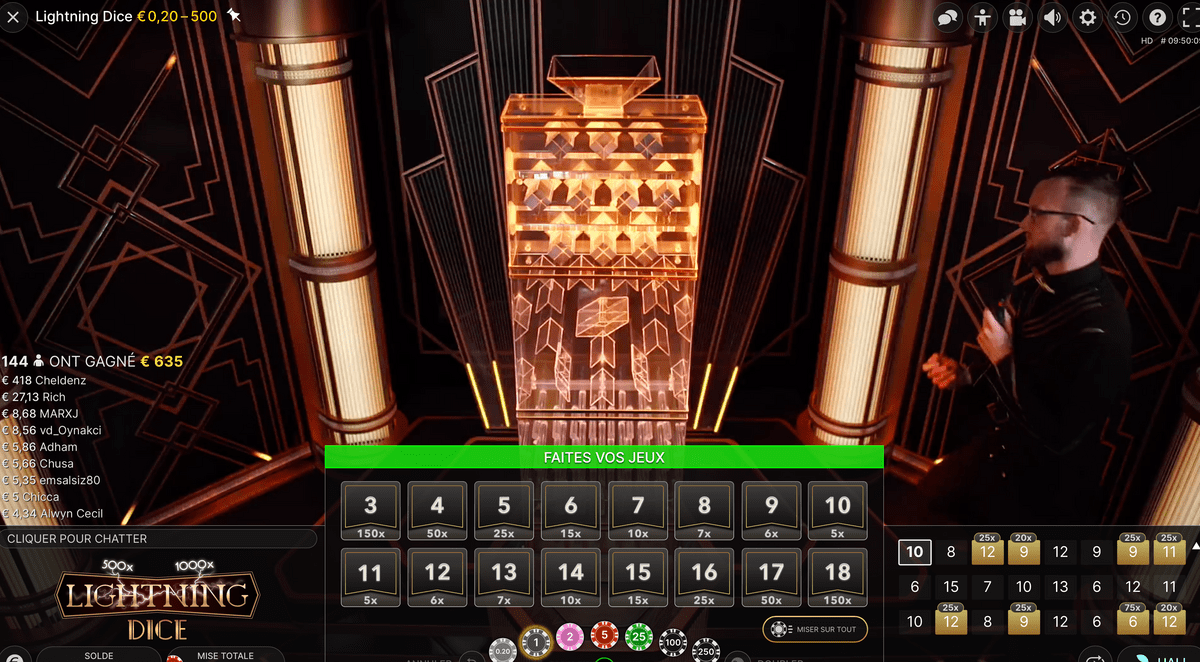Select the pink 2 euro chip
Screen dimensions: 1200x662
[x=570, y=634]
